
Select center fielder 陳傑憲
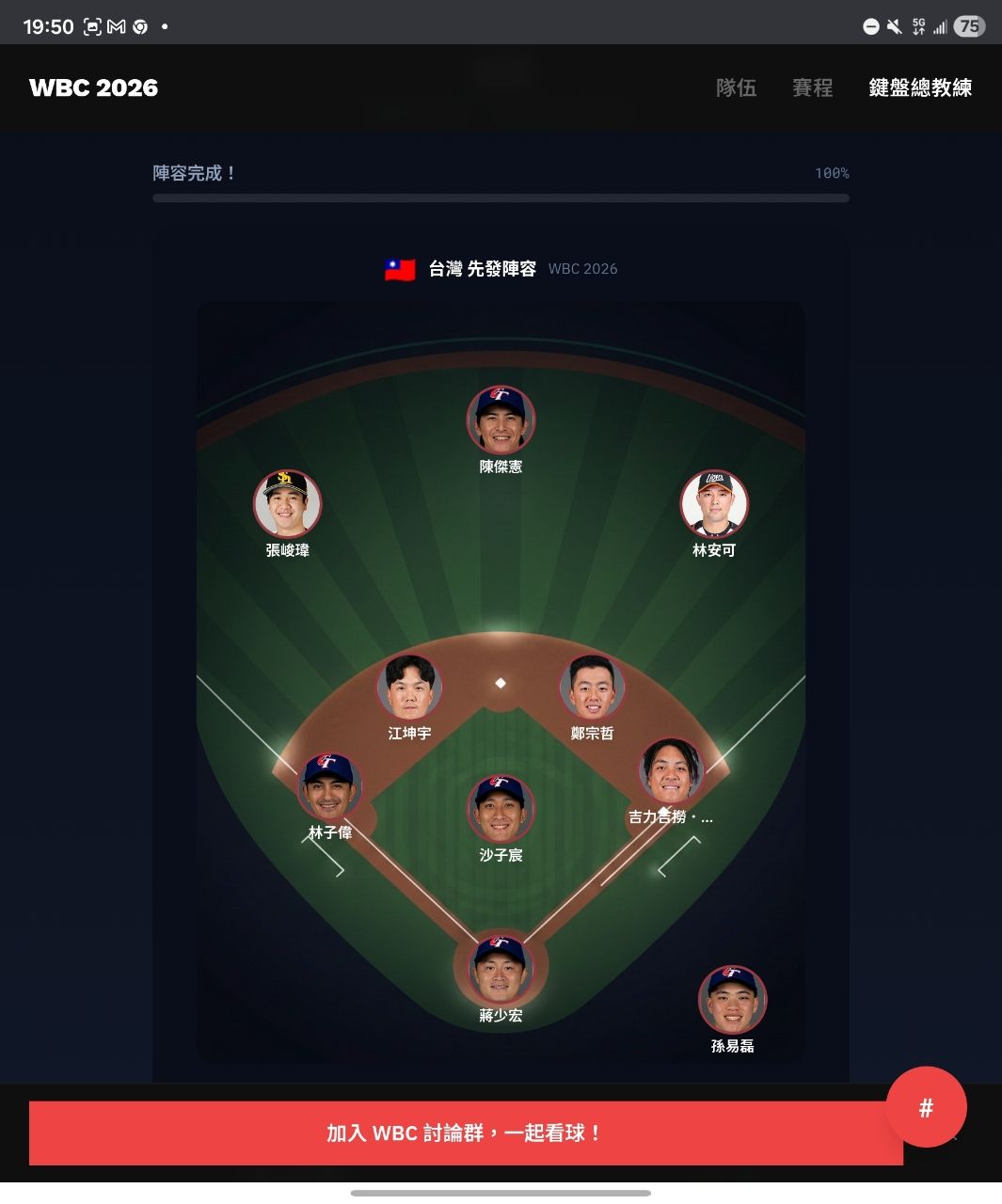(x=501, y=420)
